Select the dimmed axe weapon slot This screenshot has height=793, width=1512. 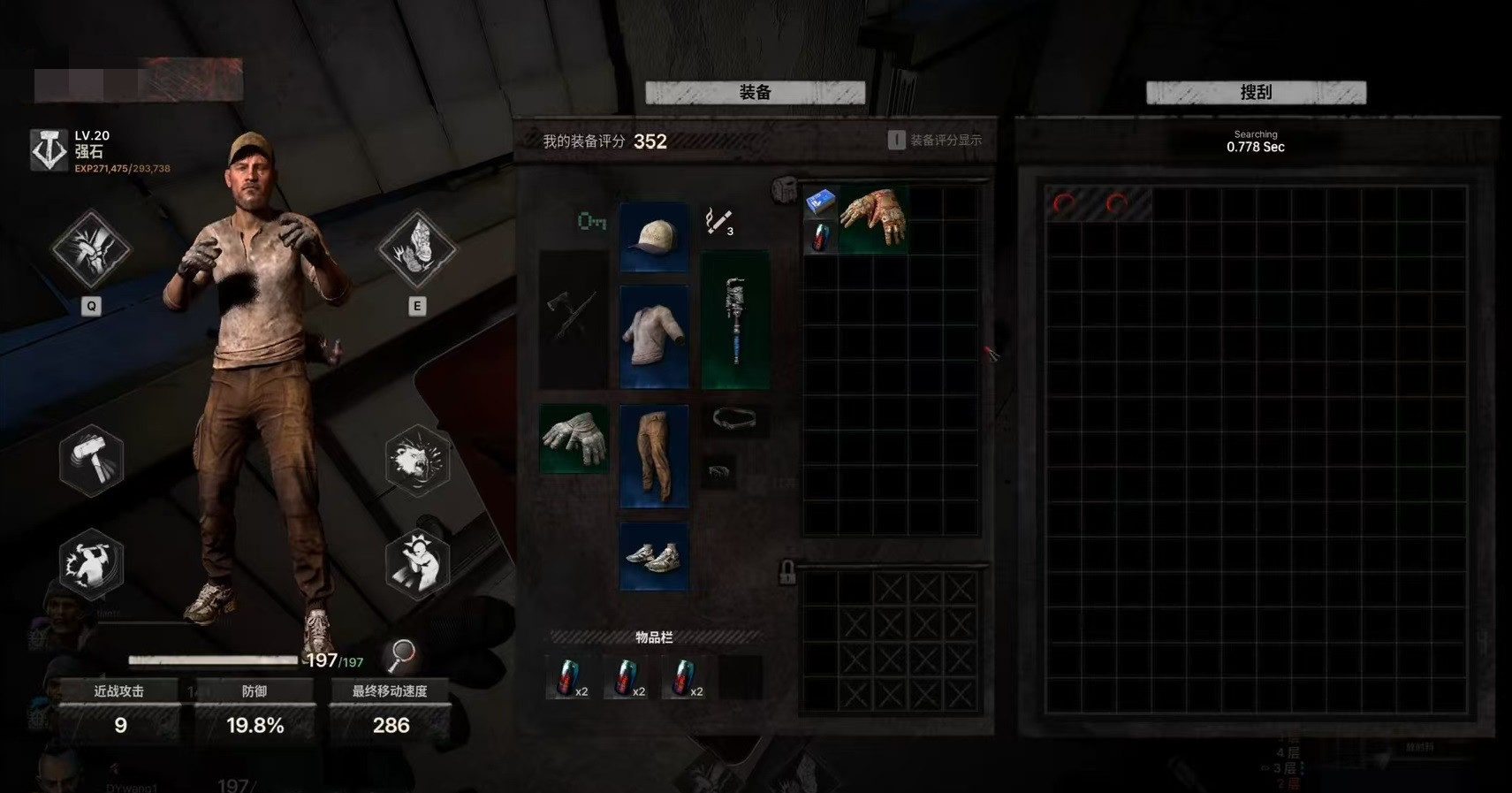pyautogui.click(x=574, y=320)
